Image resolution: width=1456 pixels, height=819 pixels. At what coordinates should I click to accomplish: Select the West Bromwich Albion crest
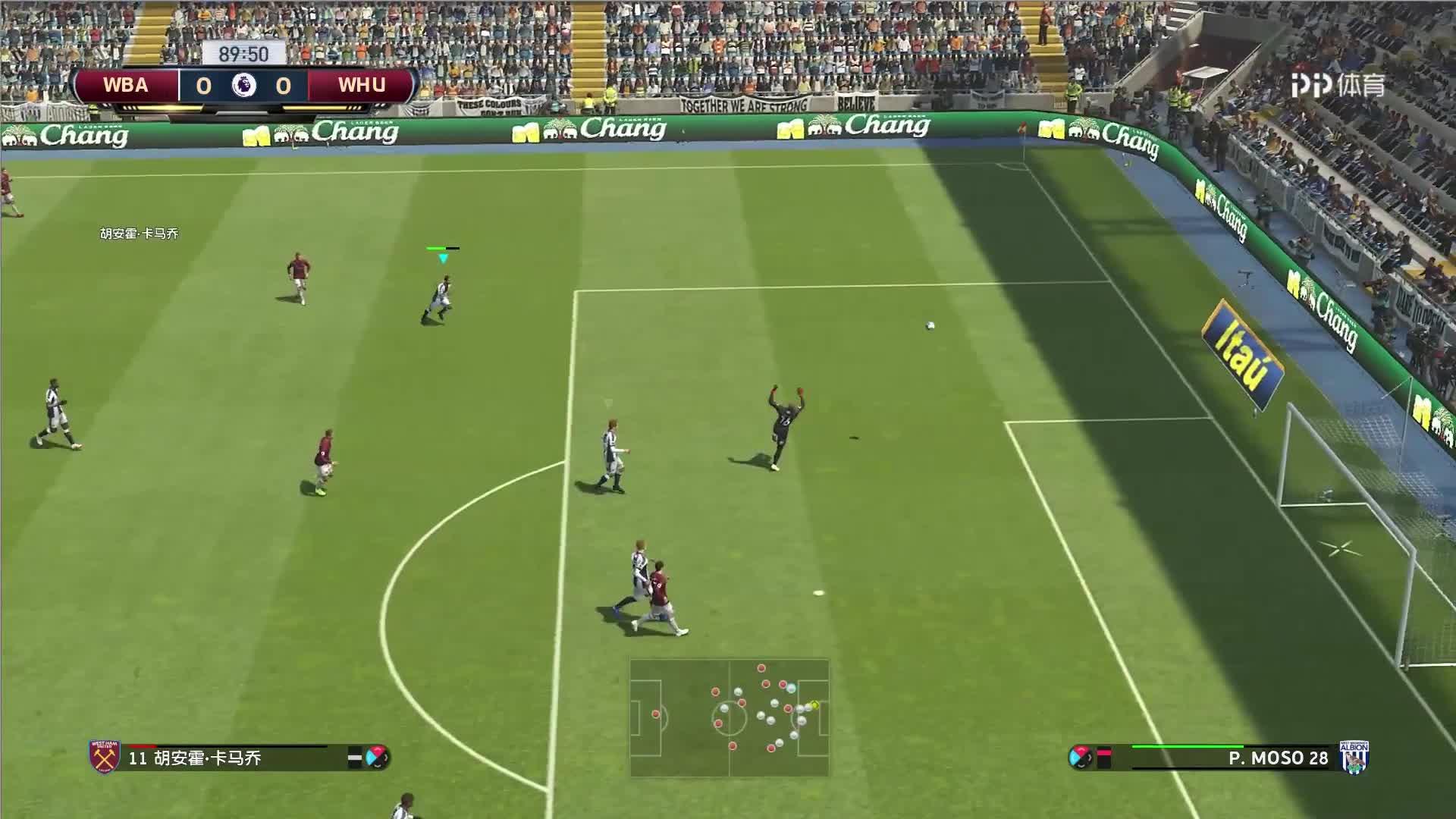point(1354,757)
